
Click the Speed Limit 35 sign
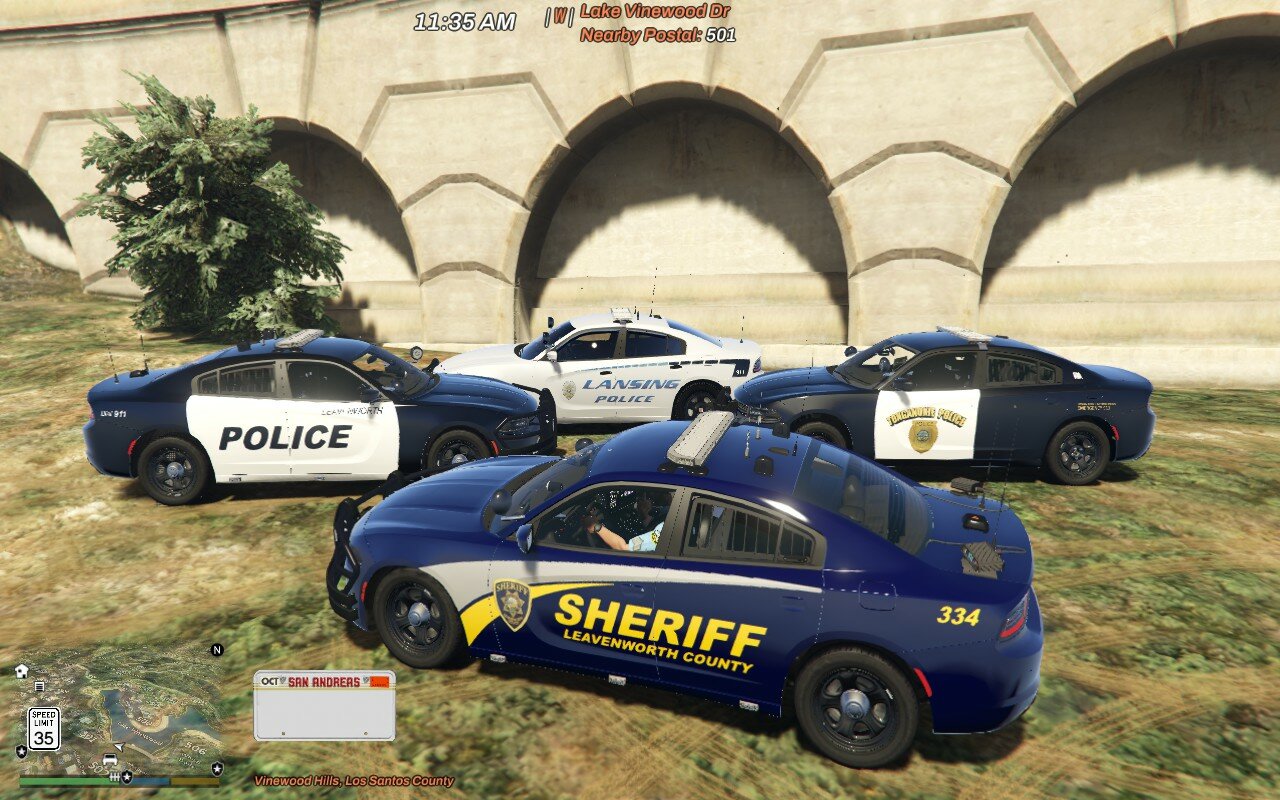(x=43, y=729)
